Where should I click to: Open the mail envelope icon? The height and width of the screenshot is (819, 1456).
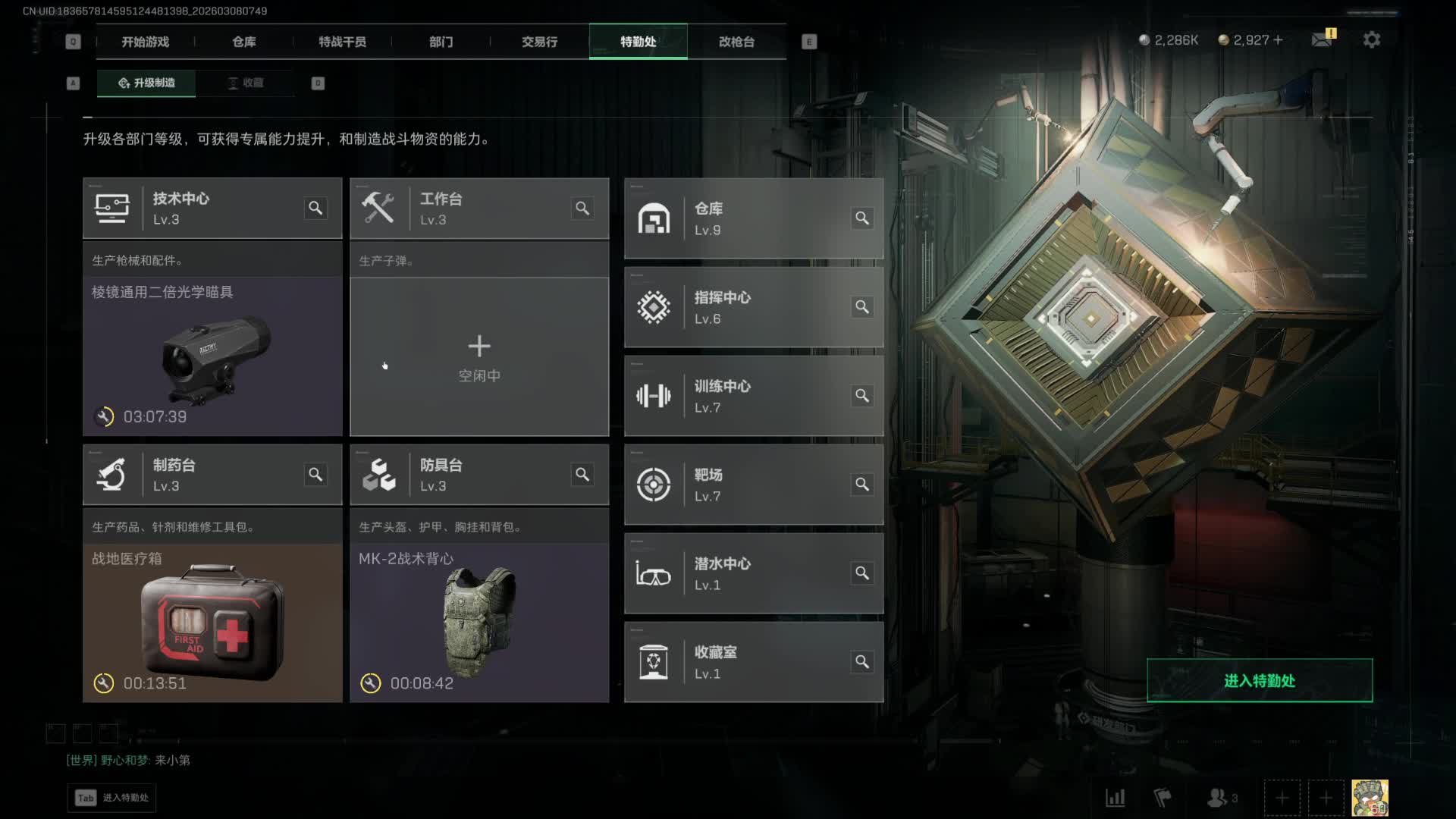pos(1322,39)
